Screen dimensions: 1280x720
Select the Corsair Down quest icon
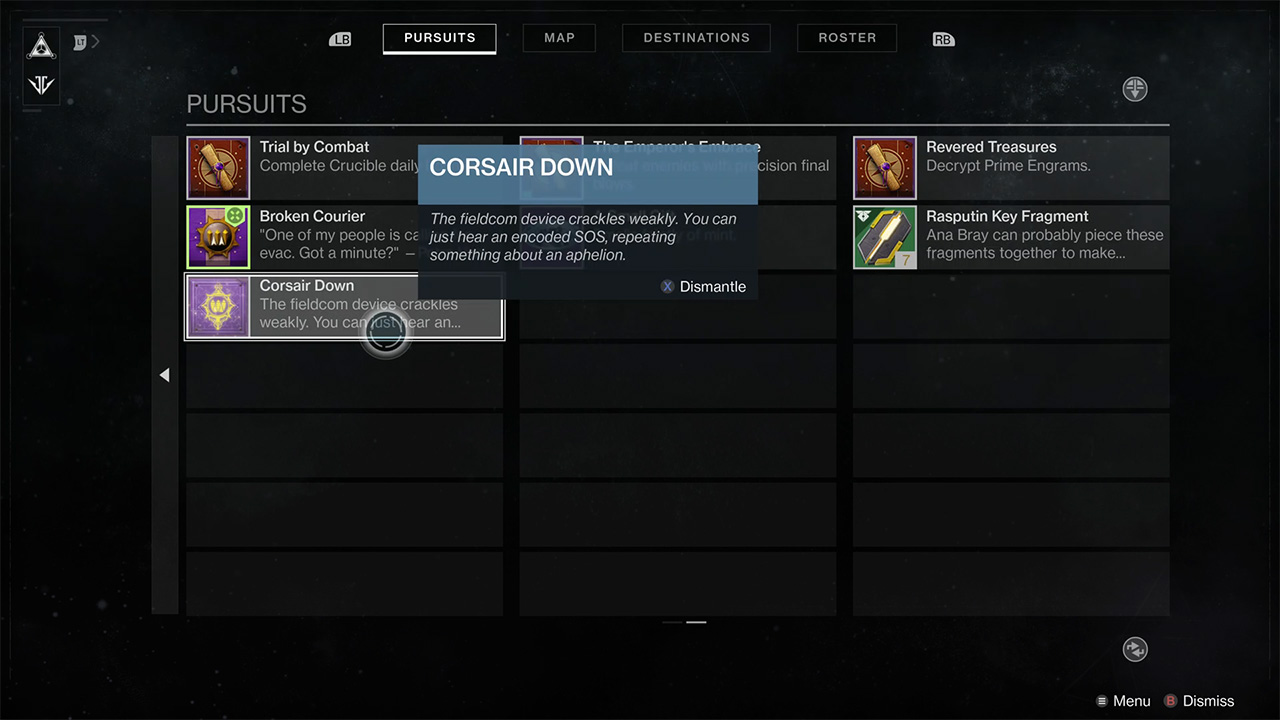pyautogui.click(x=218, y=307)
